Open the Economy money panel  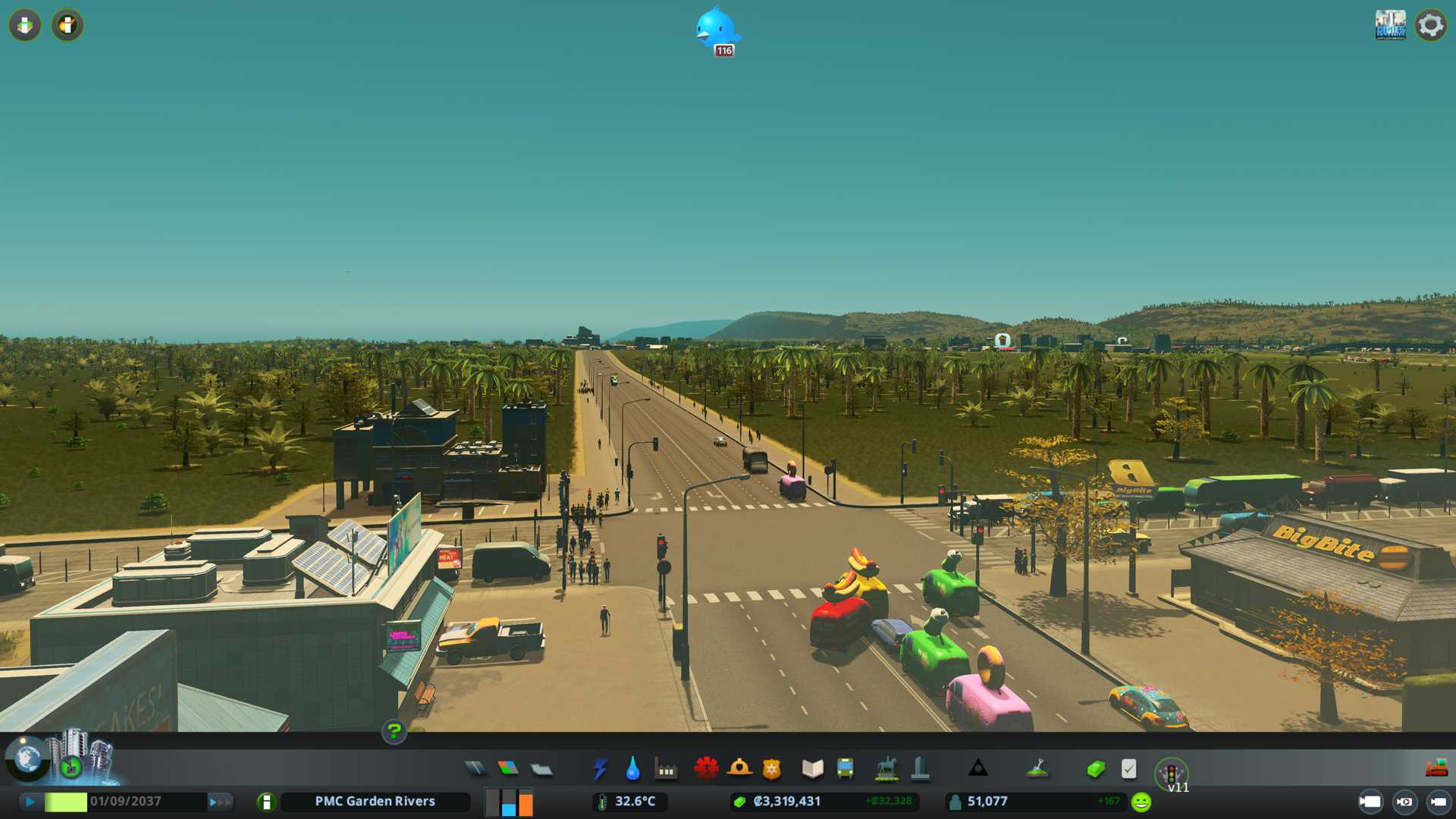tap(1095, 769)
